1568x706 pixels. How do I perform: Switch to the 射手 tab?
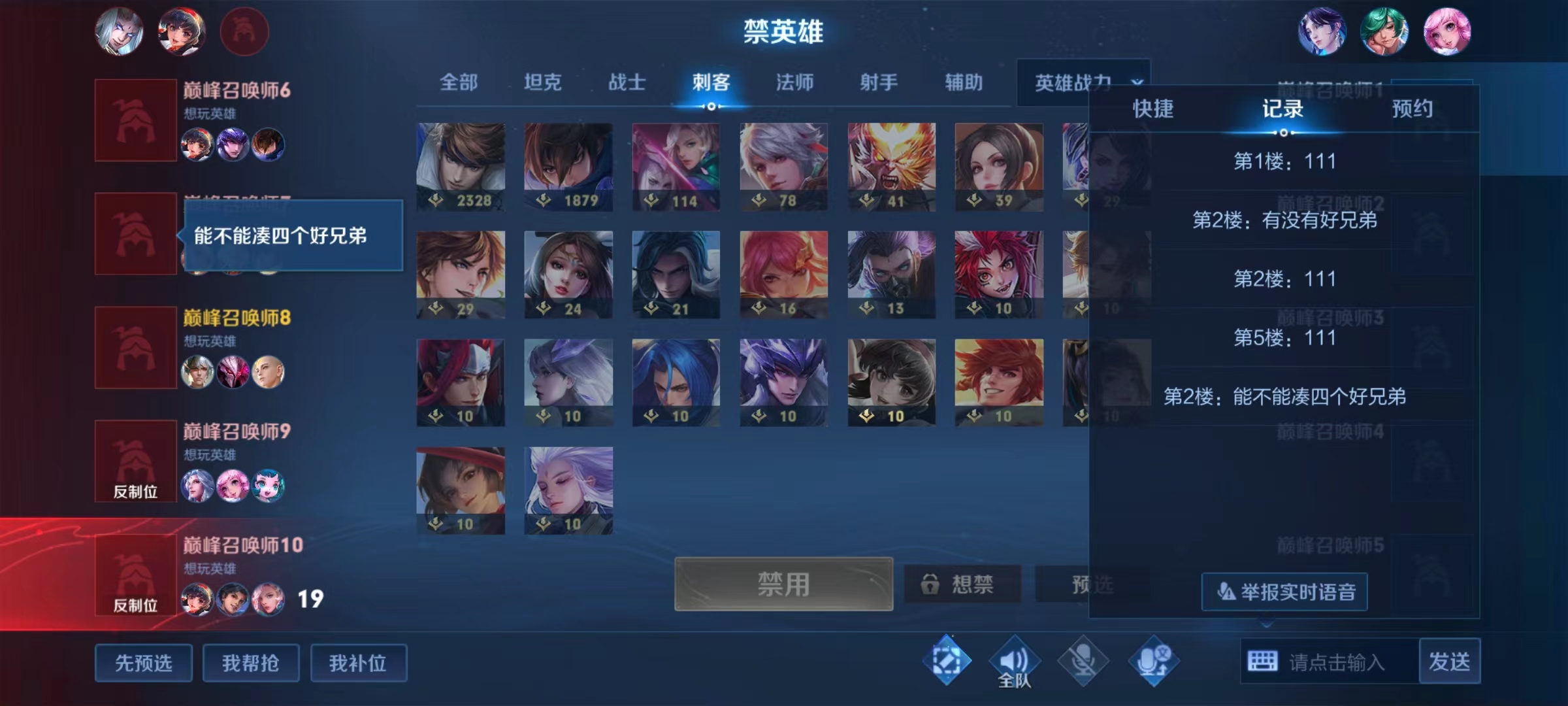879,82
